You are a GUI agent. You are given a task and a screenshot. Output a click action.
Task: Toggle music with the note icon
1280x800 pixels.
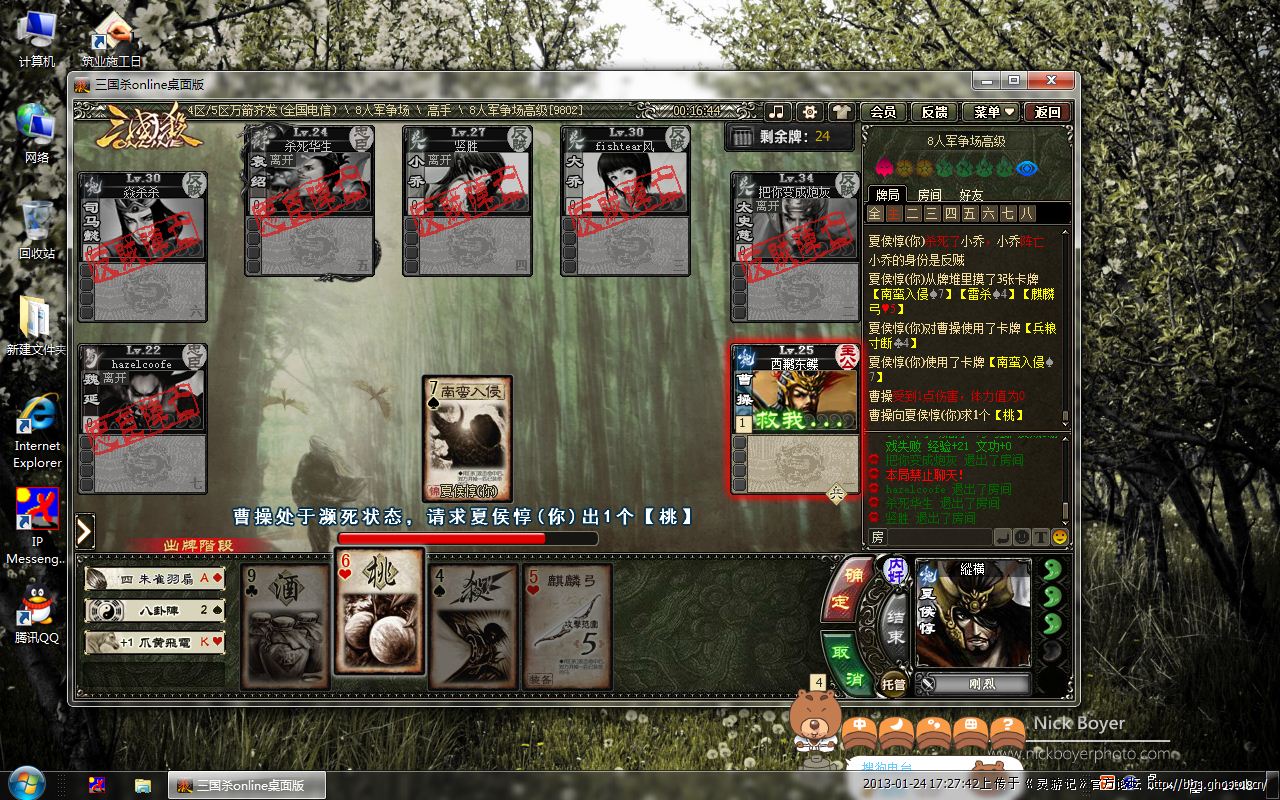click(x=777, y=112)
